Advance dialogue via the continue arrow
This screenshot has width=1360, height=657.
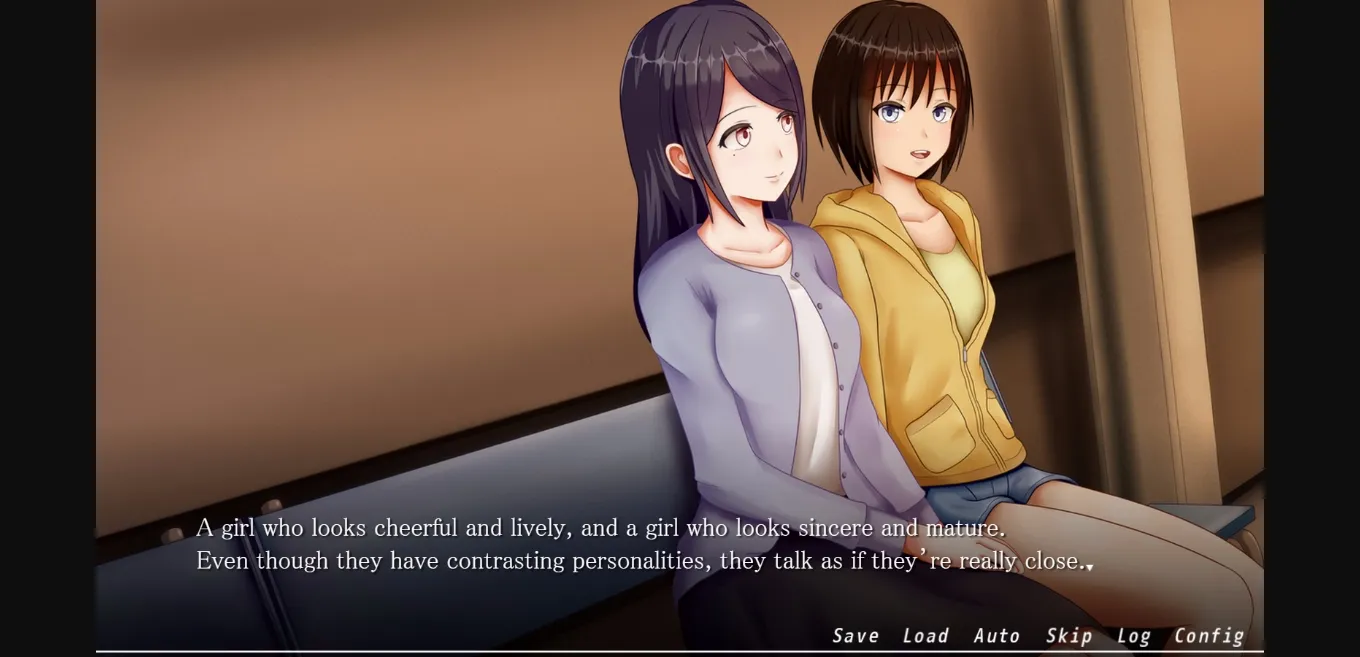point(1089,567)
